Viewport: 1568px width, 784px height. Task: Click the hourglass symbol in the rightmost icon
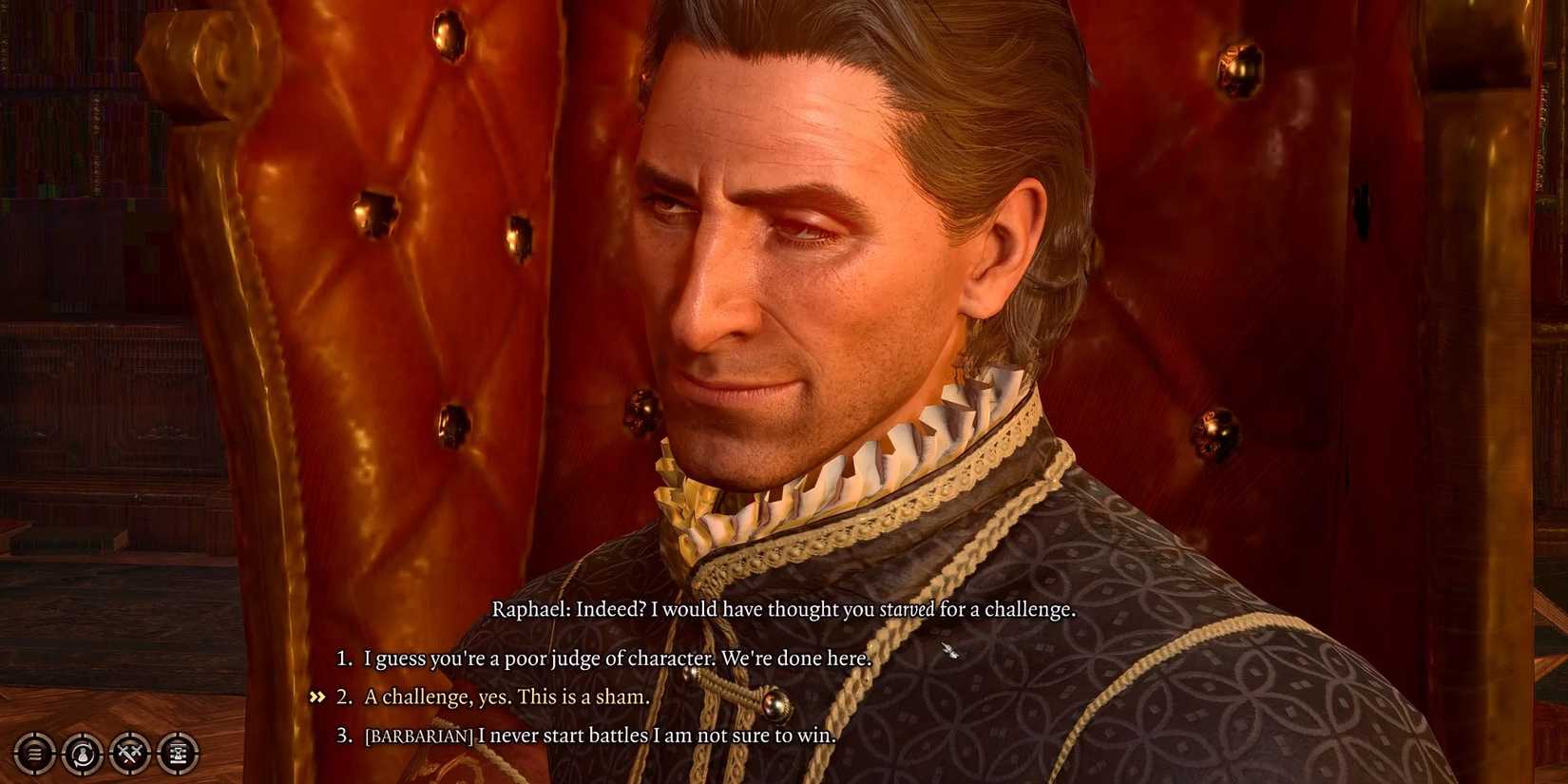click(x=180, y=754)
